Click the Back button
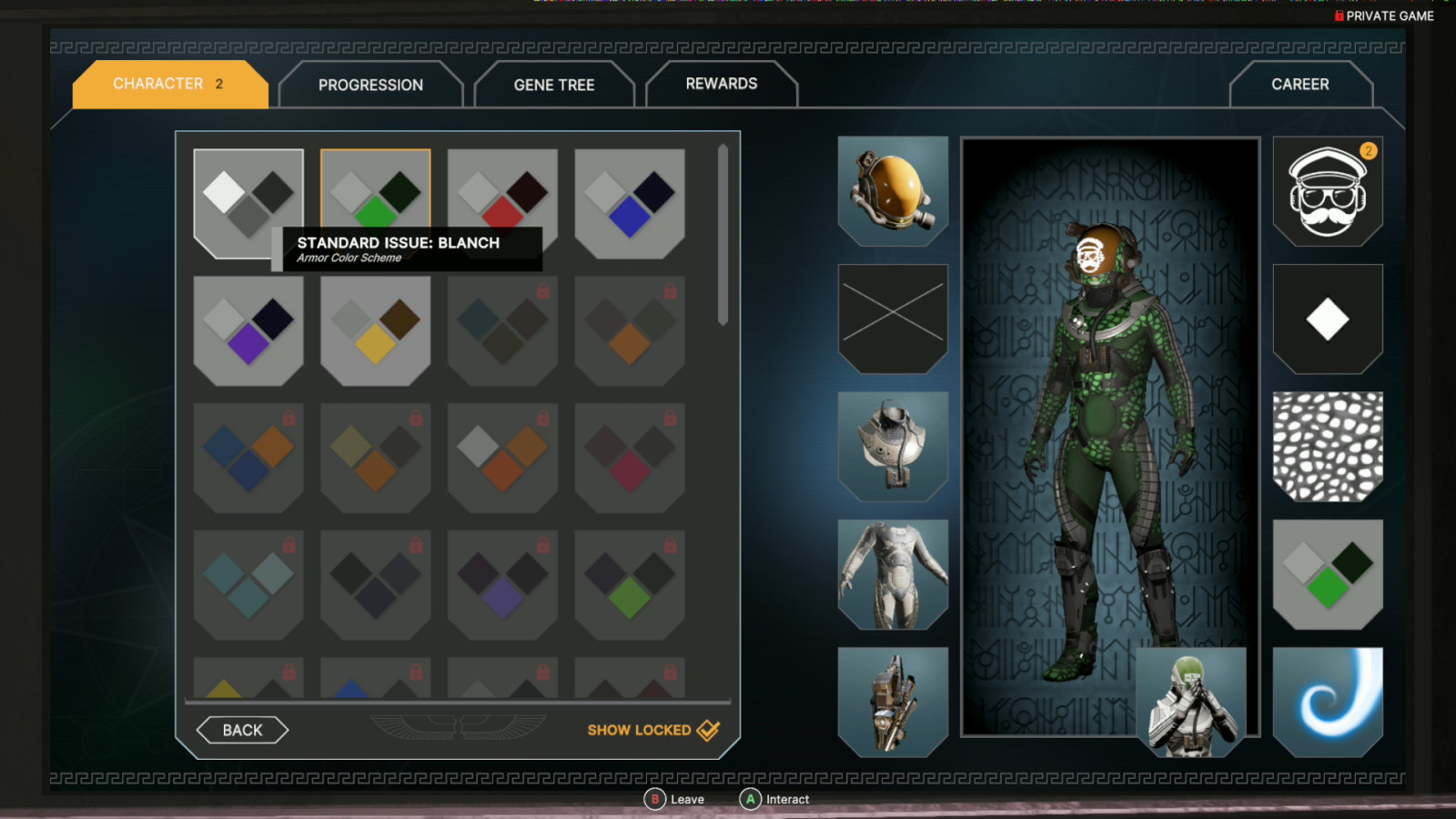The width and height of the screenshot is (1456, 819). pyautogui.click(x=242, y=730)
